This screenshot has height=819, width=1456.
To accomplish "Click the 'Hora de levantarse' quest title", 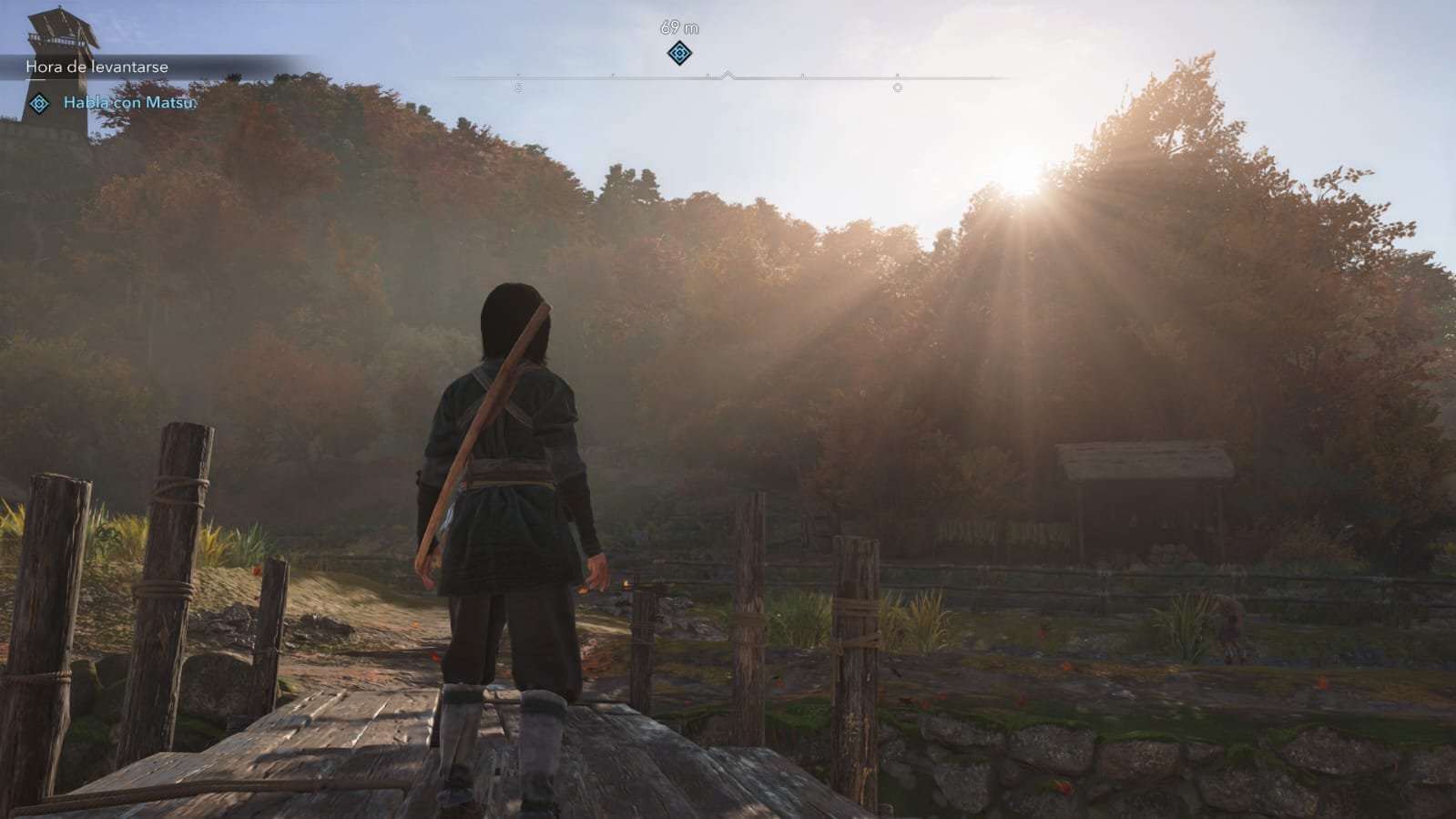I will (x=97, y=67).
